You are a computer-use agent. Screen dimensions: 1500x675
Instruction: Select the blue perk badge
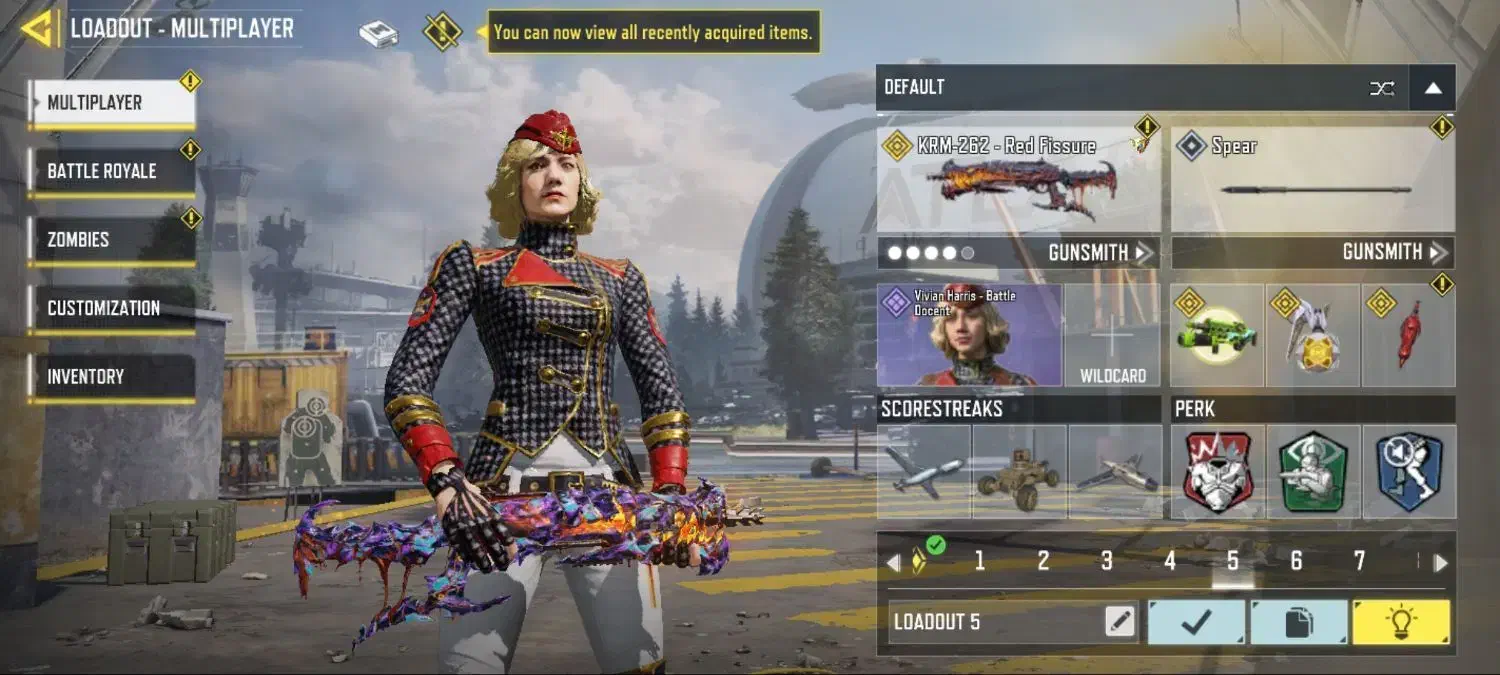(x=1409, y=472)
